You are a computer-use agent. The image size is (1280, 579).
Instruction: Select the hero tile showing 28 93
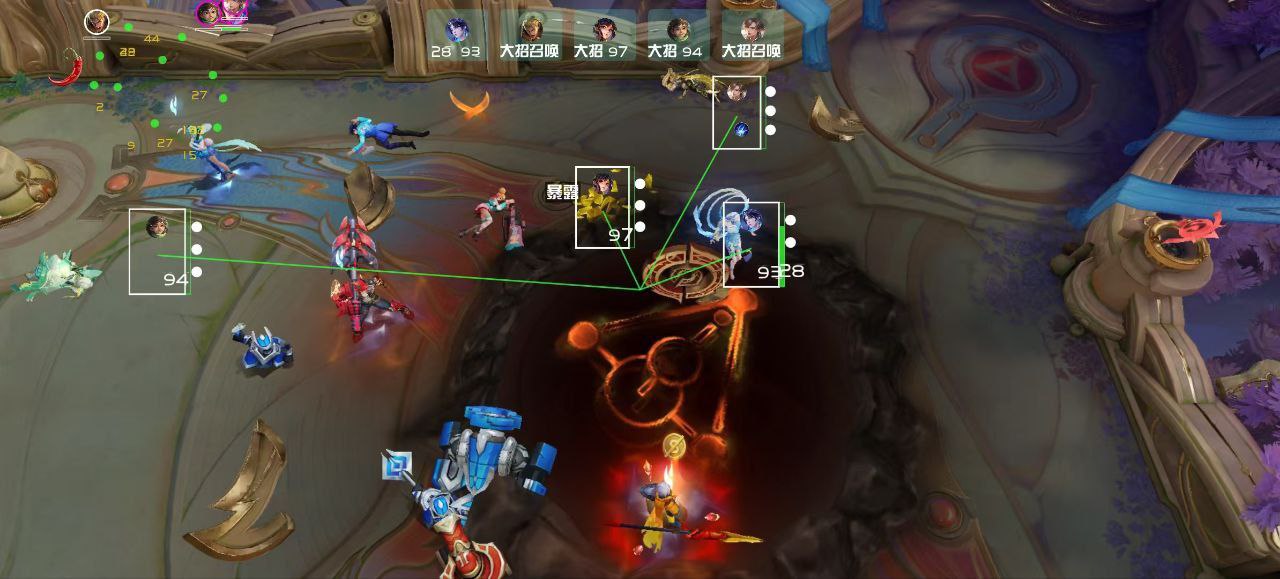point(457,37)
